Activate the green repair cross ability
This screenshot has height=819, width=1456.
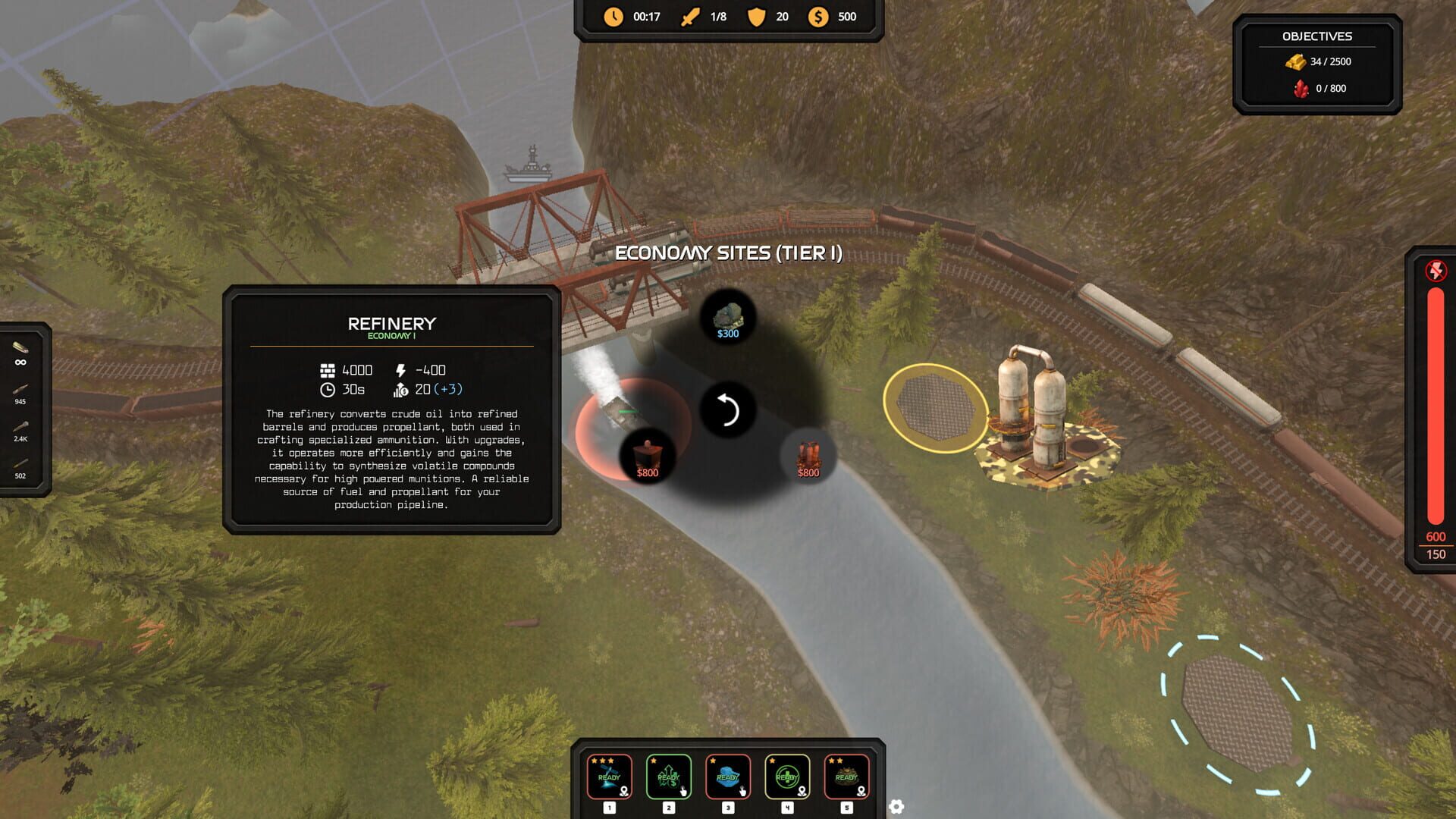[787, 777]
